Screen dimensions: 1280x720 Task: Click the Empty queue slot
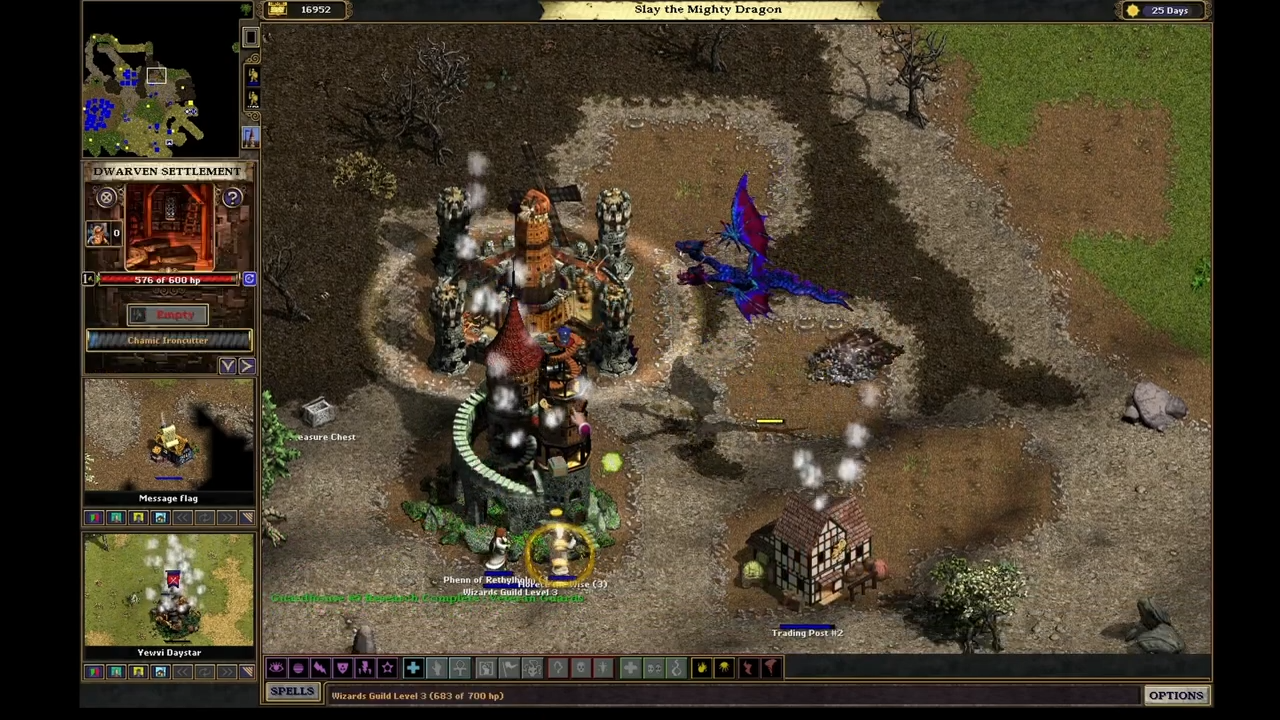click(168, 315)
